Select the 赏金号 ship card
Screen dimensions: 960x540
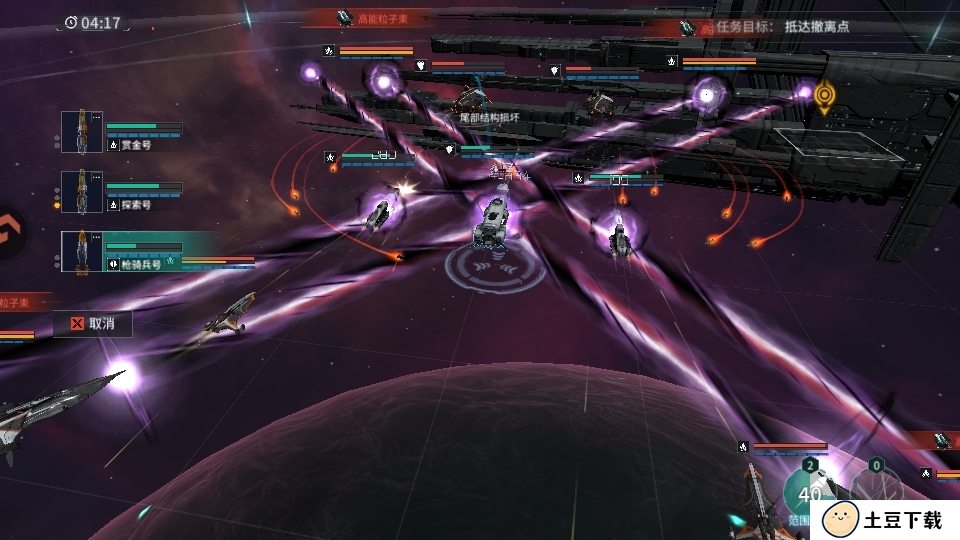point(121,133)
